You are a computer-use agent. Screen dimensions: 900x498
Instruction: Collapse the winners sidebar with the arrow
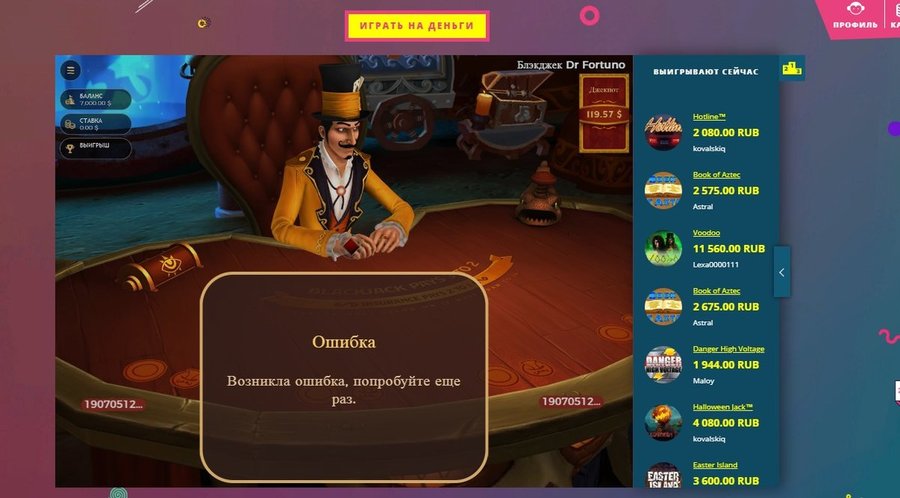781,272
